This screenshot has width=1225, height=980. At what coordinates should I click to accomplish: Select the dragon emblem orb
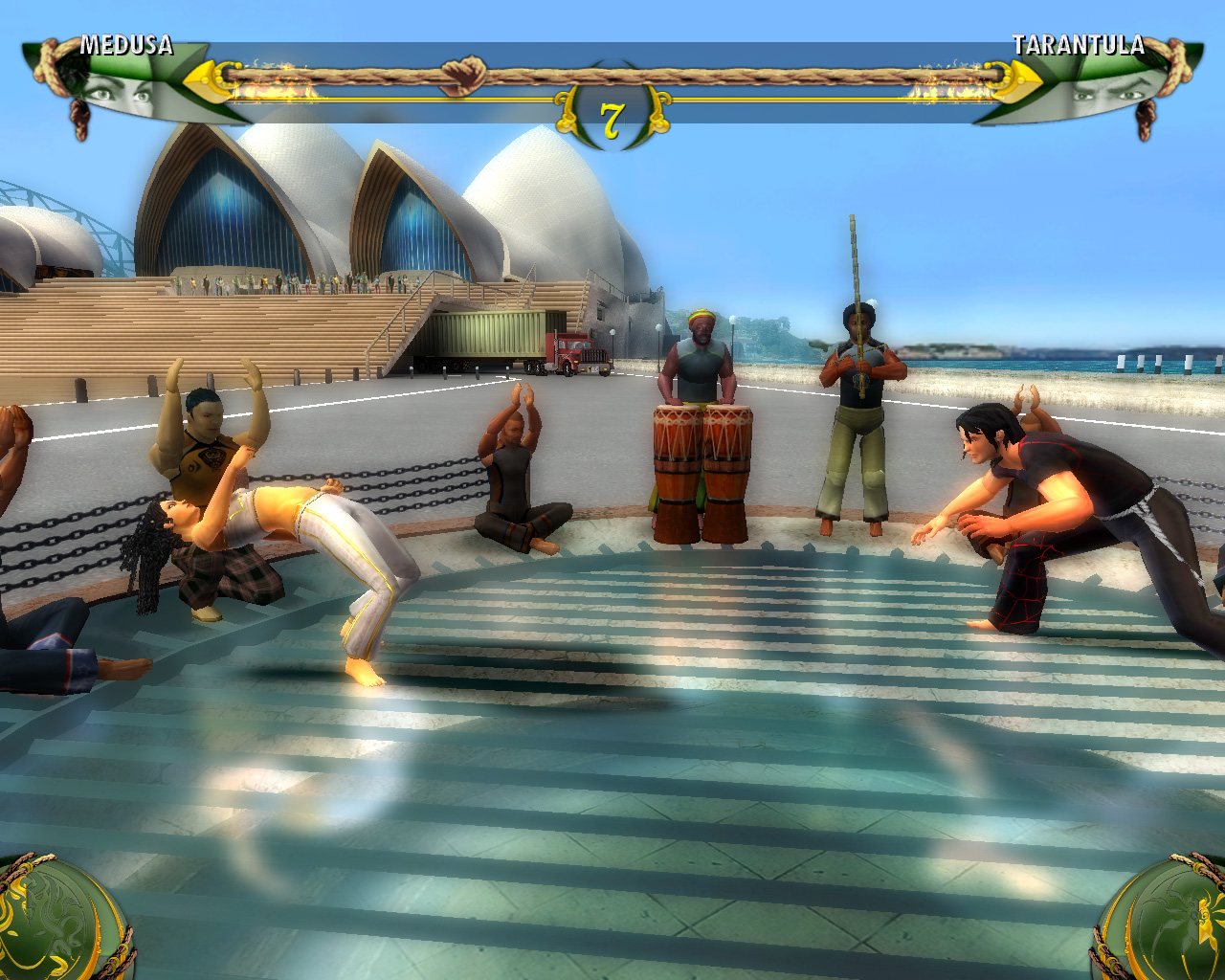click(56, 921)
